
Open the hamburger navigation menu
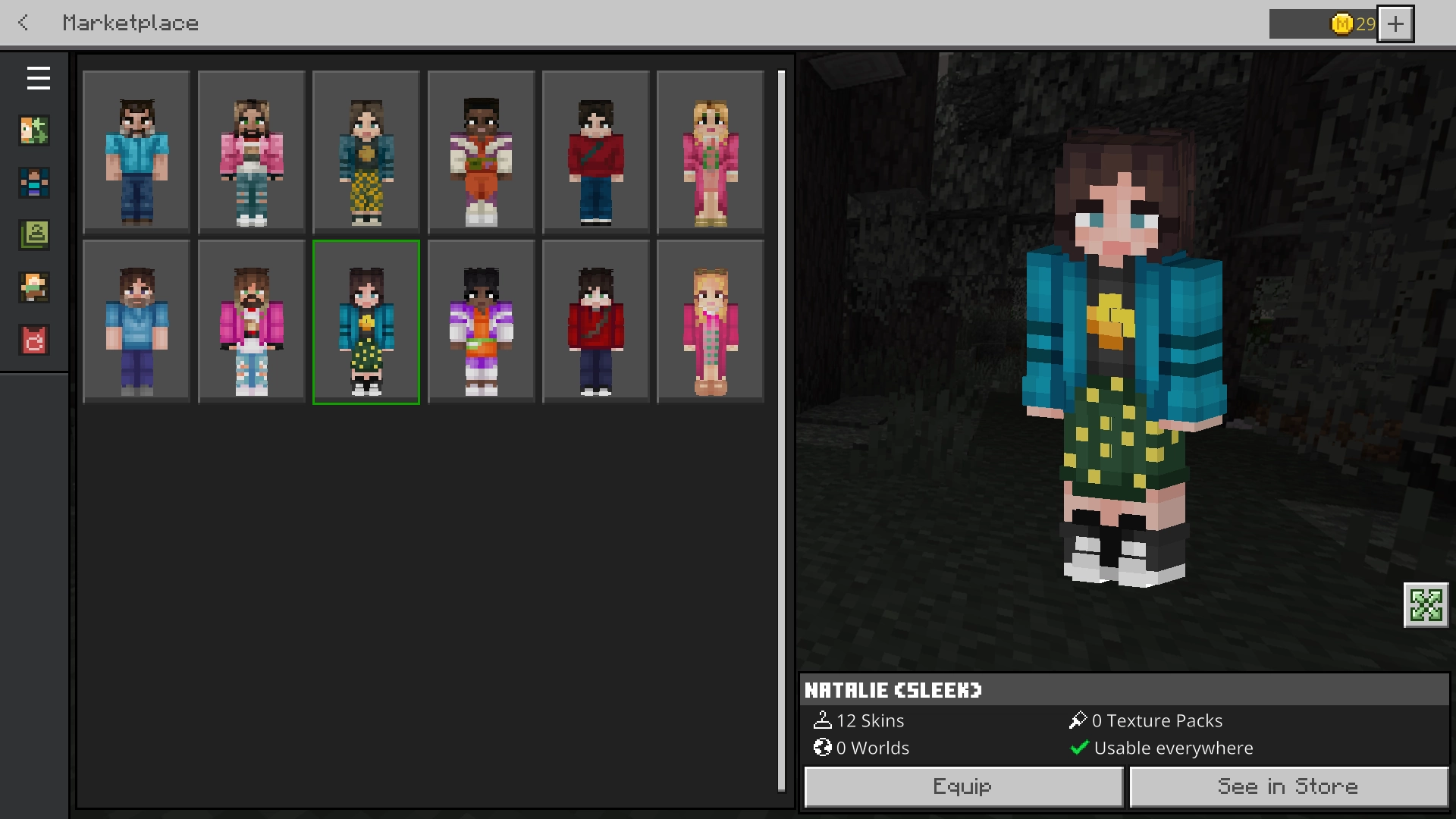point(38,78)
